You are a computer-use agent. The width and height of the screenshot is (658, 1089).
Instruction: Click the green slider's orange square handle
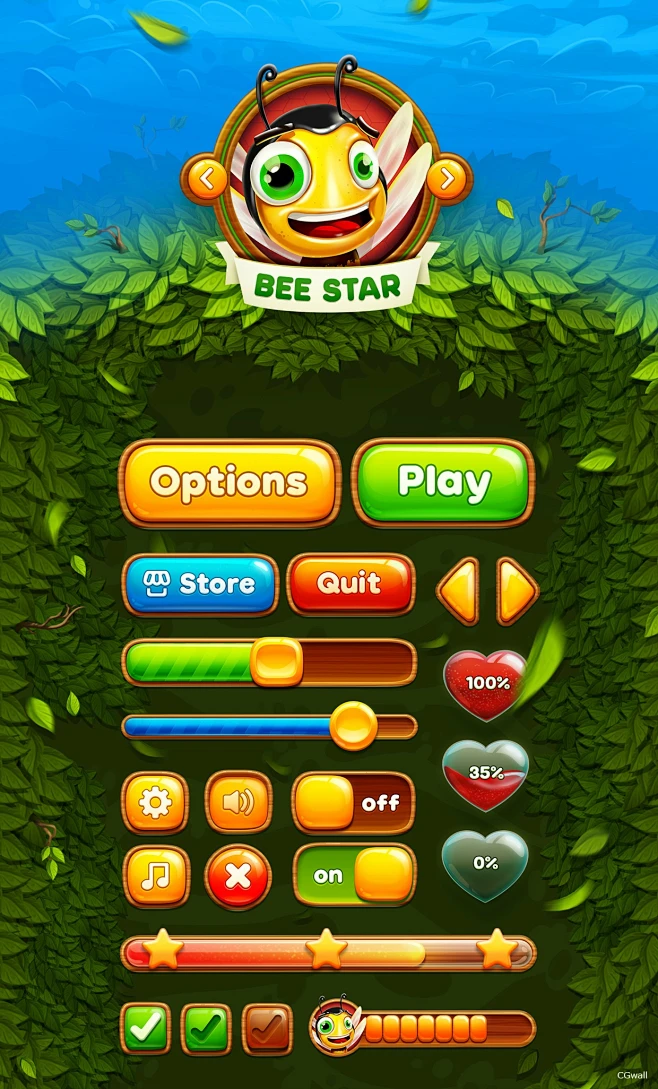tap(276, 662)
